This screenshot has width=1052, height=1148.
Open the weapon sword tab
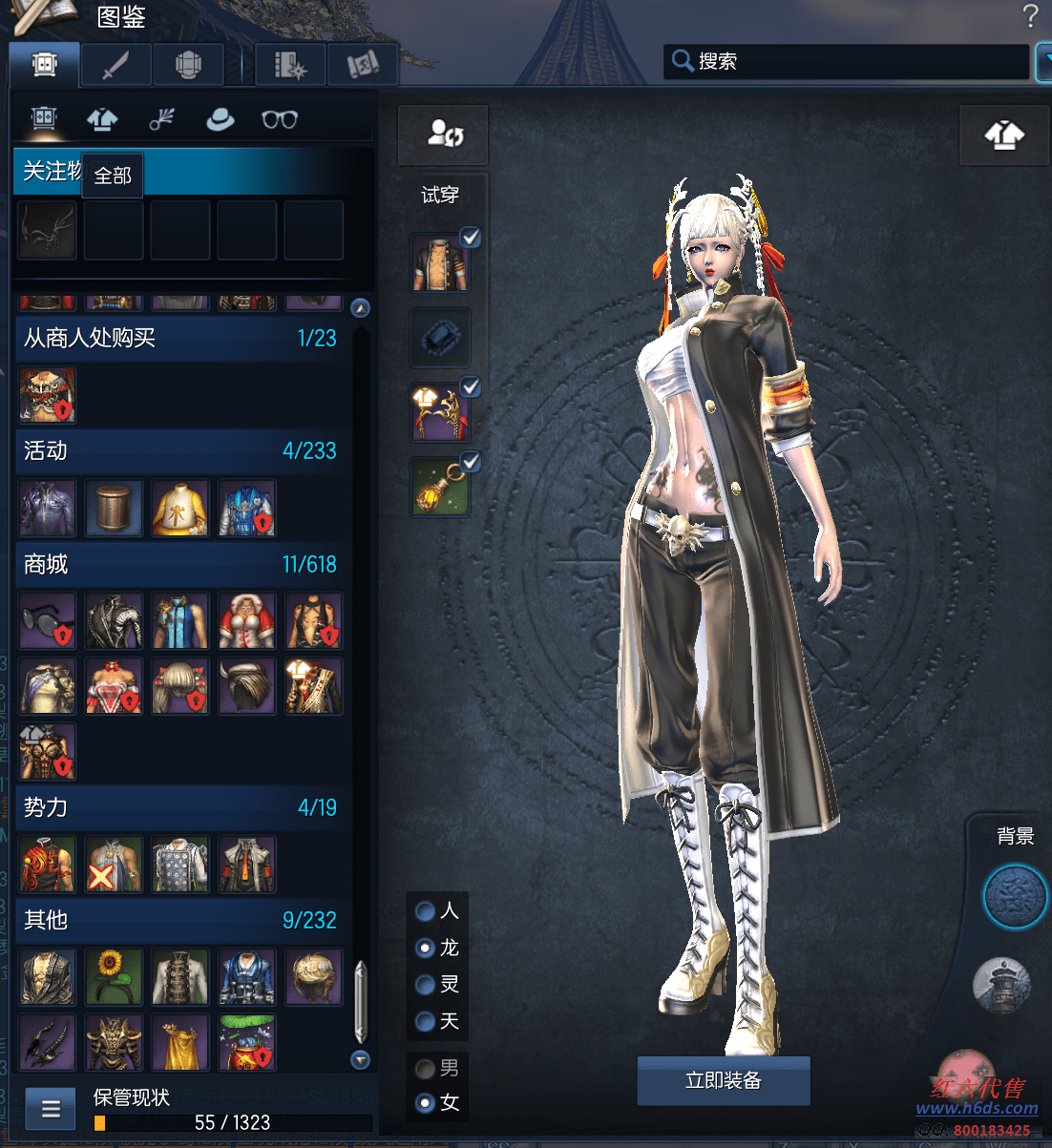pyautogui.click(x=116, y=65)
